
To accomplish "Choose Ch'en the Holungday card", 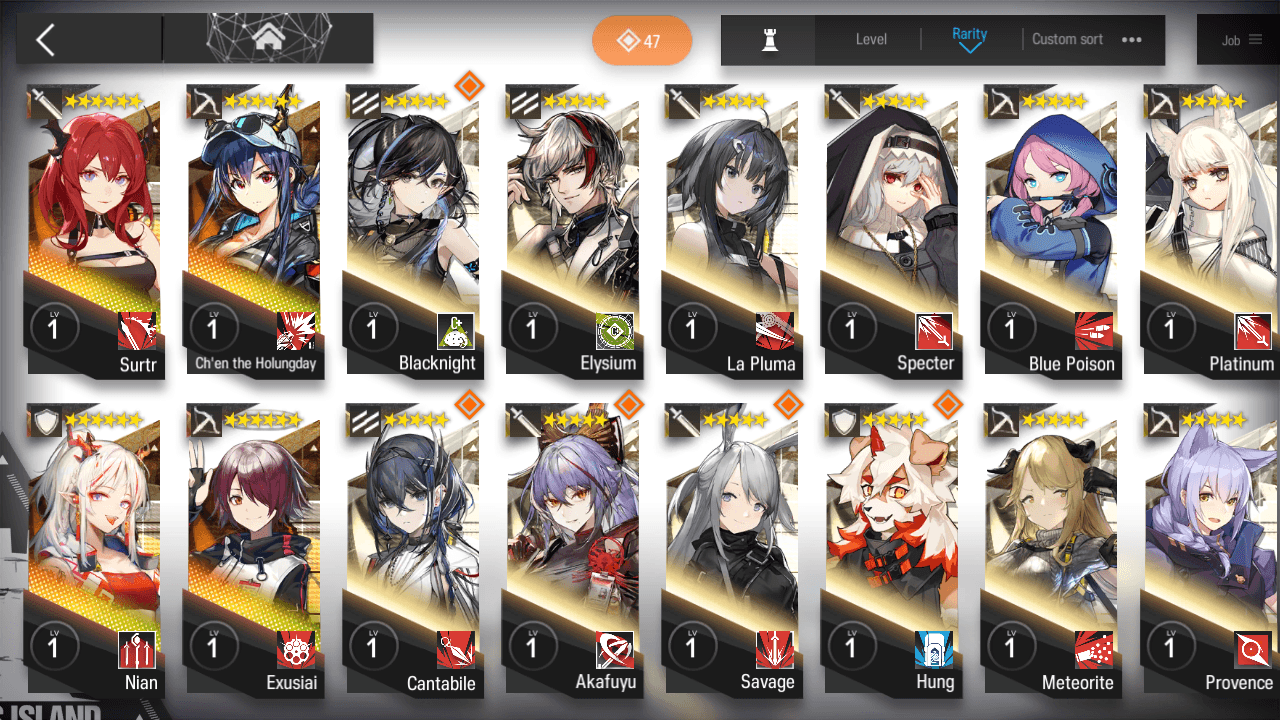I will click(x=252, y=230).
